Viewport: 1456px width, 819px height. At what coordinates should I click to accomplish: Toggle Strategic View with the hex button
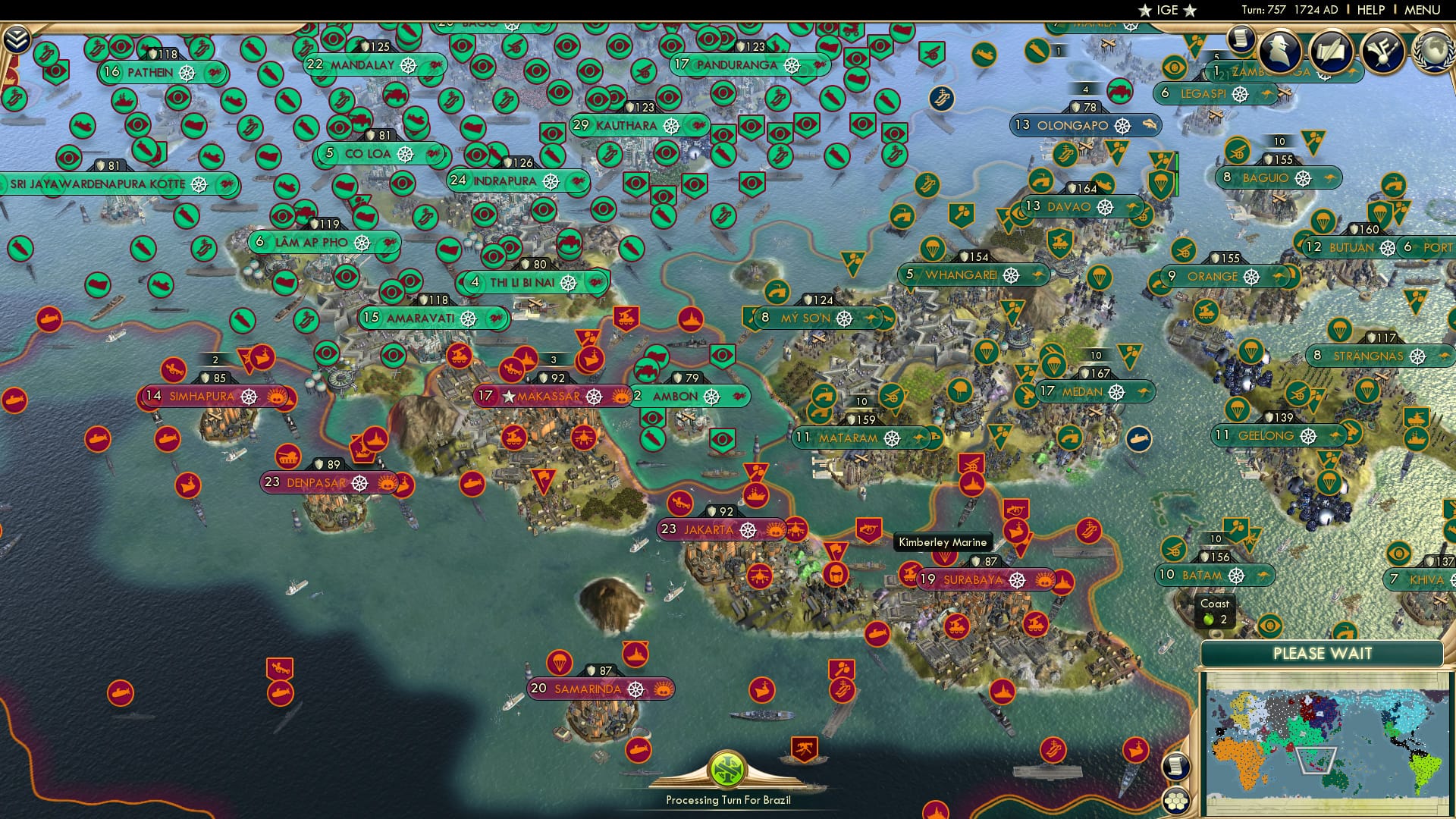[x=1175, y=802]
